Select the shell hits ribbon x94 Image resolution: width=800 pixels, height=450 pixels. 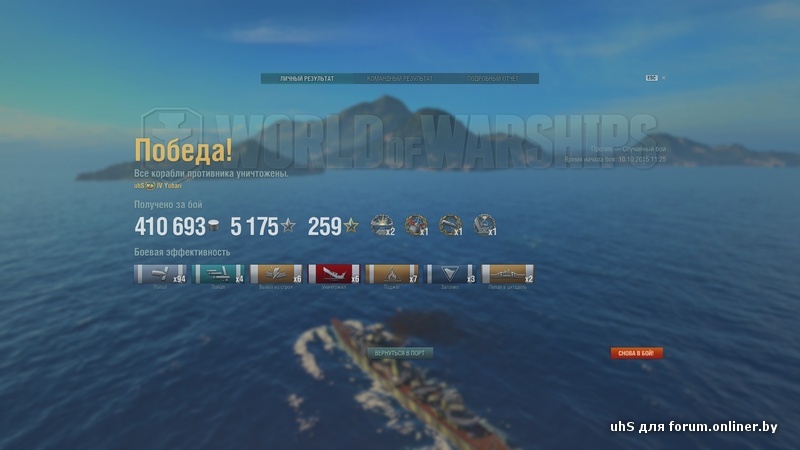tap(159, 274)
